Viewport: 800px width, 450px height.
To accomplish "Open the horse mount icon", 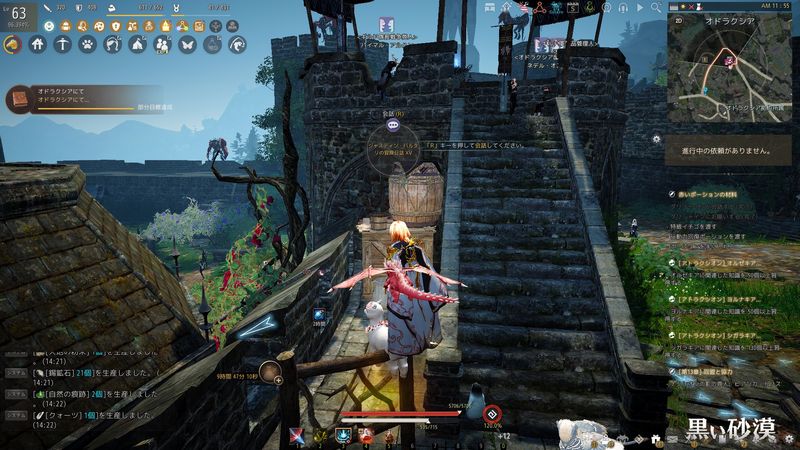I will click(x=13, y=44).
